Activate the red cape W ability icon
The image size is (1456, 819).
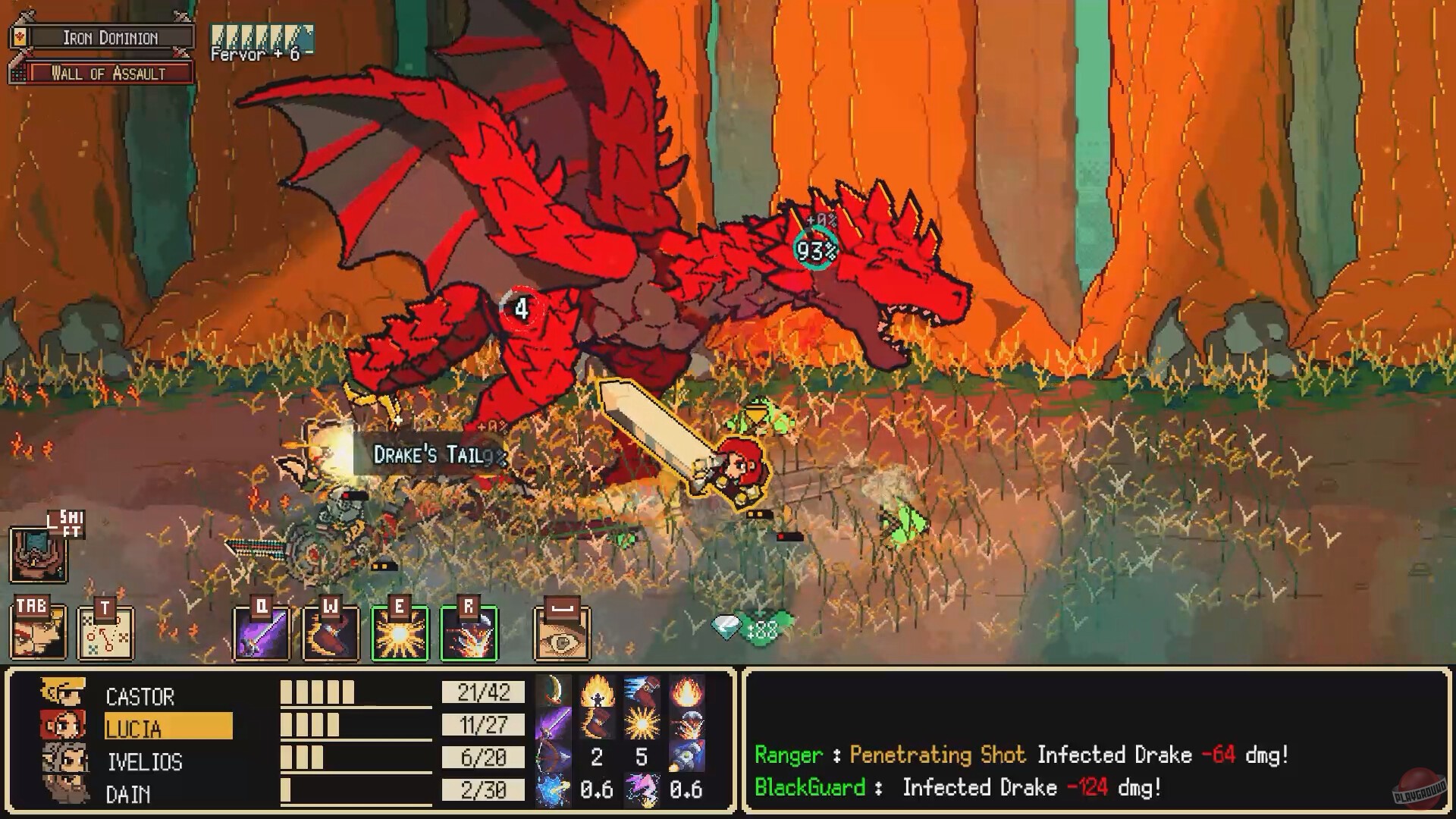(330, 633)
